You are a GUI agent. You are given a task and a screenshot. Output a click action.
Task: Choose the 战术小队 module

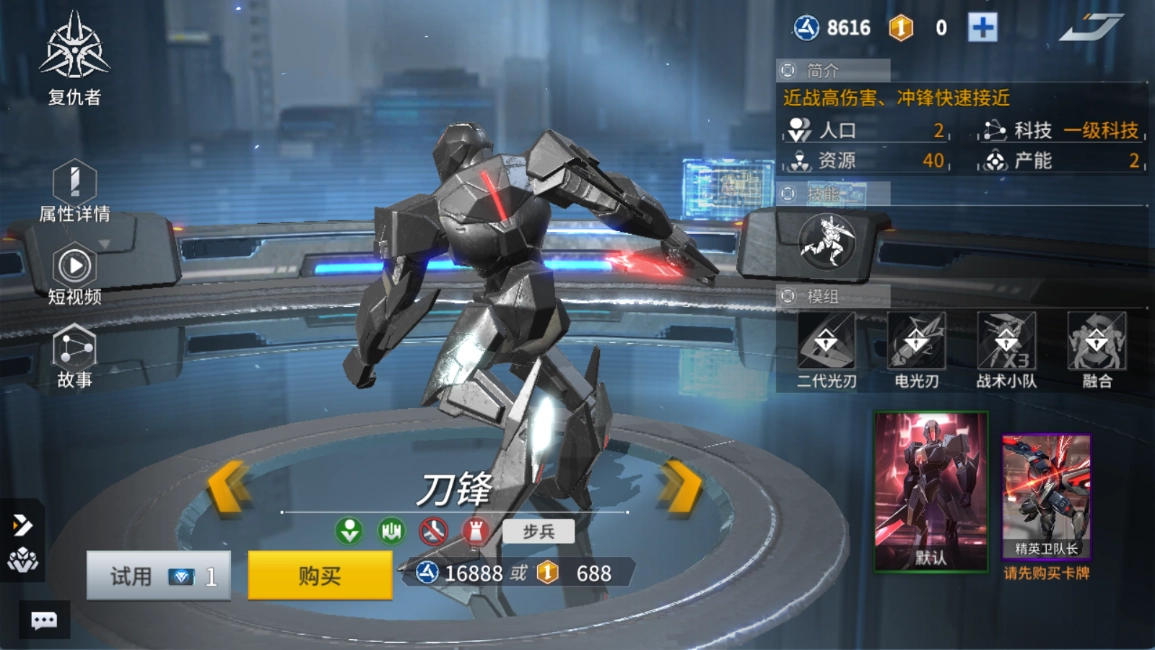pos(1006,350)
